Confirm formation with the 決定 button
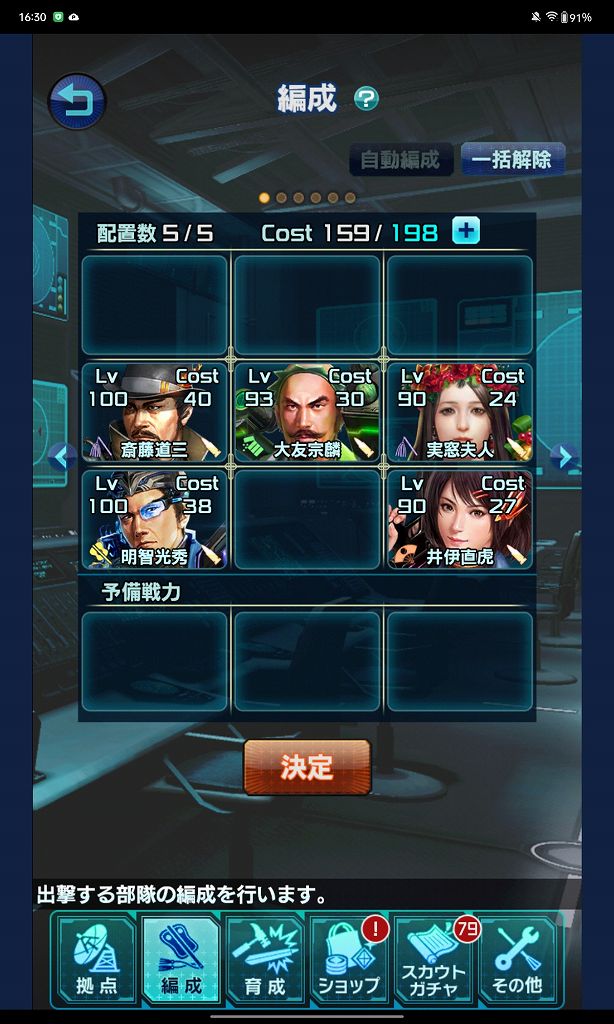This screenshot has height=1024, width=614. (307, 767)
